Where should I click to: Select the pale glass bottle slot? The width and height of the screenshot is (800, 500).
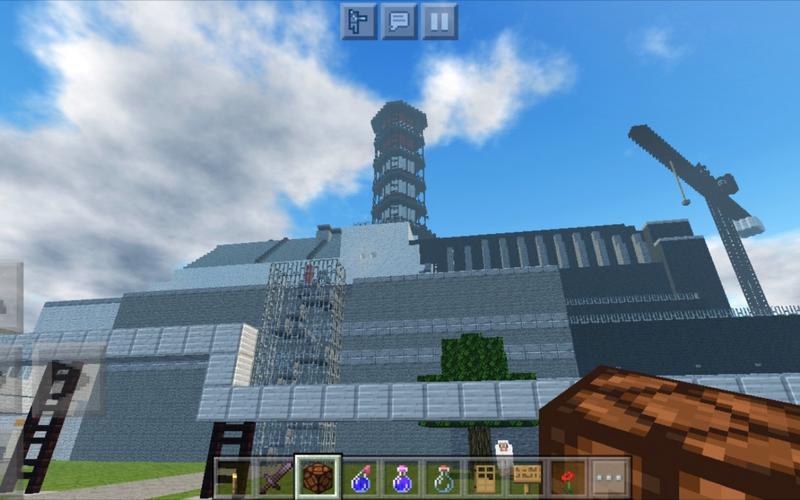pyautogui.click(x=445, y=477)
